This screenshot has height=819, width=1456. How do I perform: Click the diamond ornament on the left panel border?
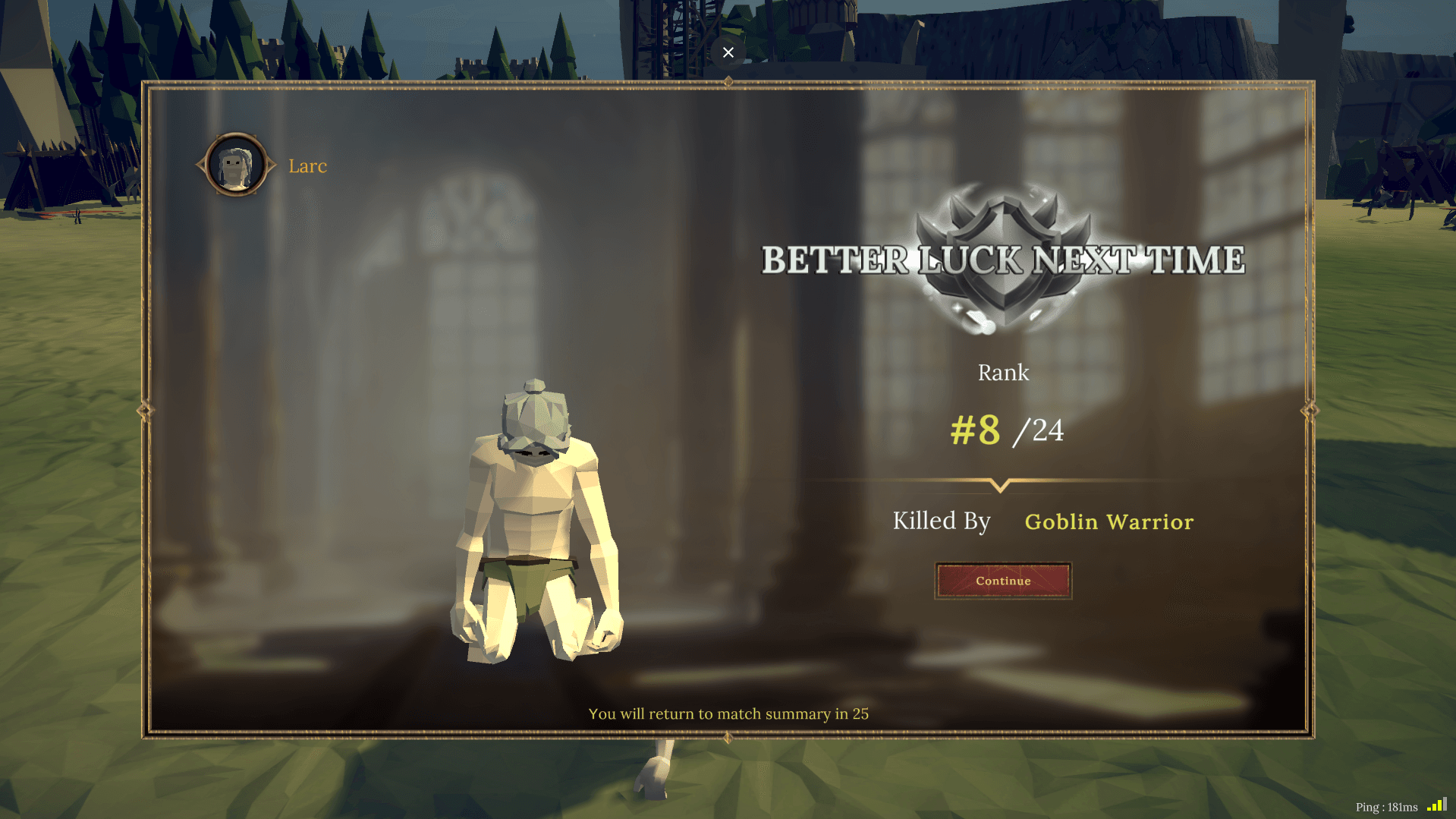click(145, 408)
